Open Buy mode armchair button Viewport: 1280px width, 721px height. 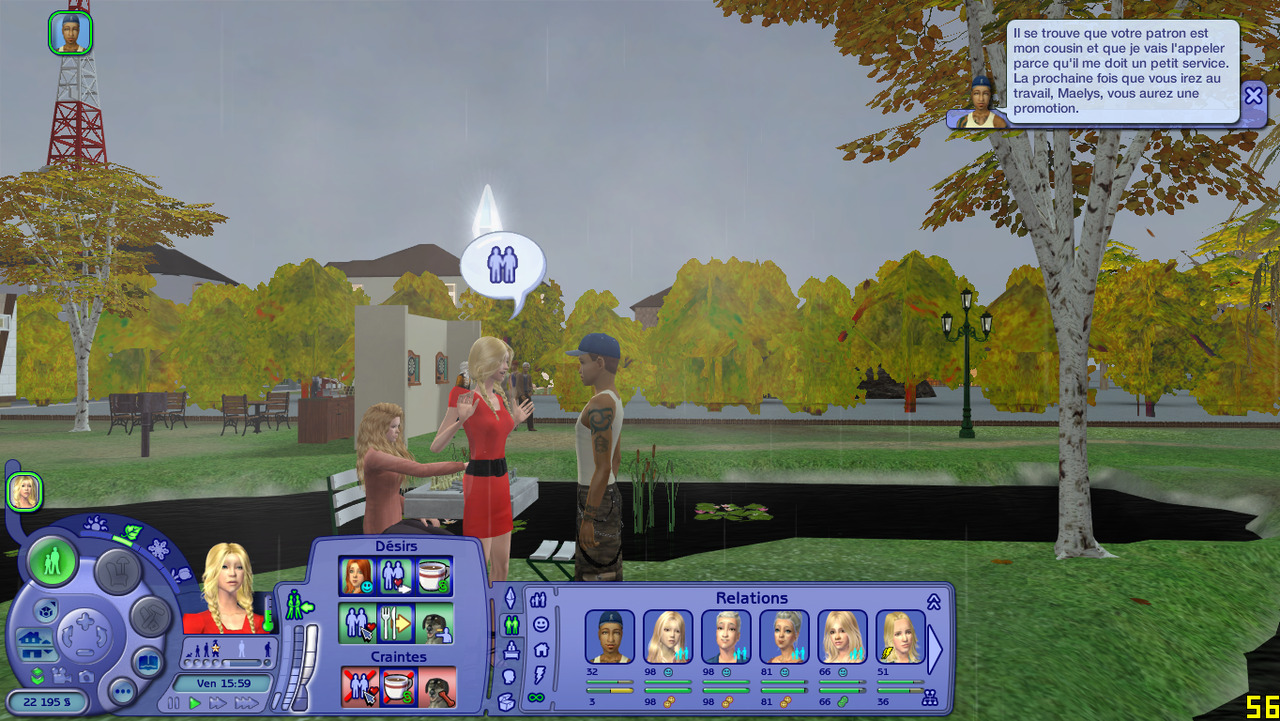click(117, 571)
